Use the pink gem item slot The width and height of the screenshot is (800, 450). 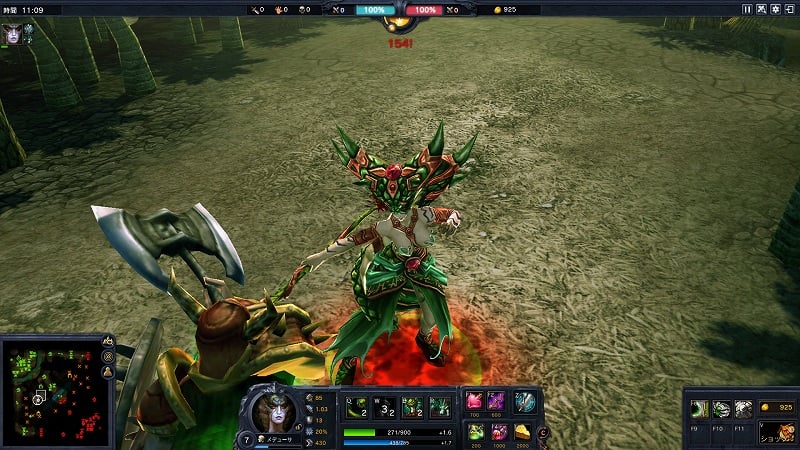click(475, 402)
